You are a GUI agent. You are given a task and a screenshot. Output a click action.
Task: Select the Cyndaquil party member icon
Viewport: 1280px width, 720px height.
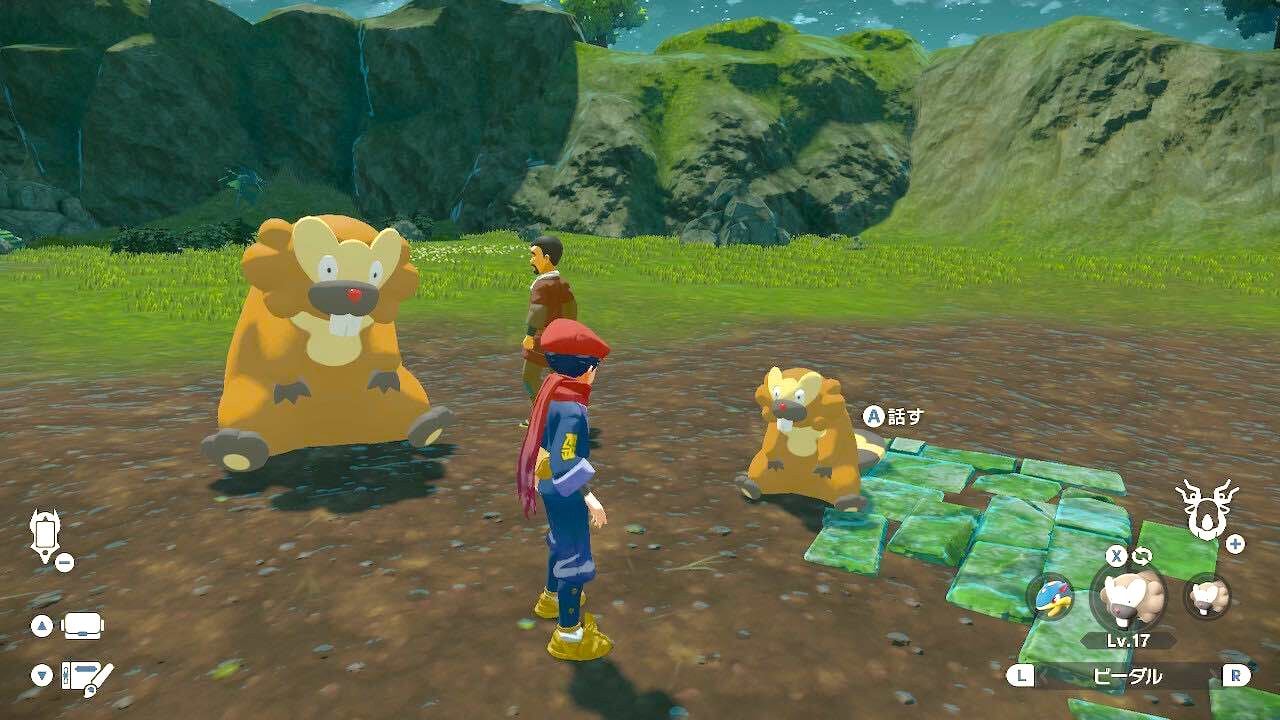tap(1053, 598)
